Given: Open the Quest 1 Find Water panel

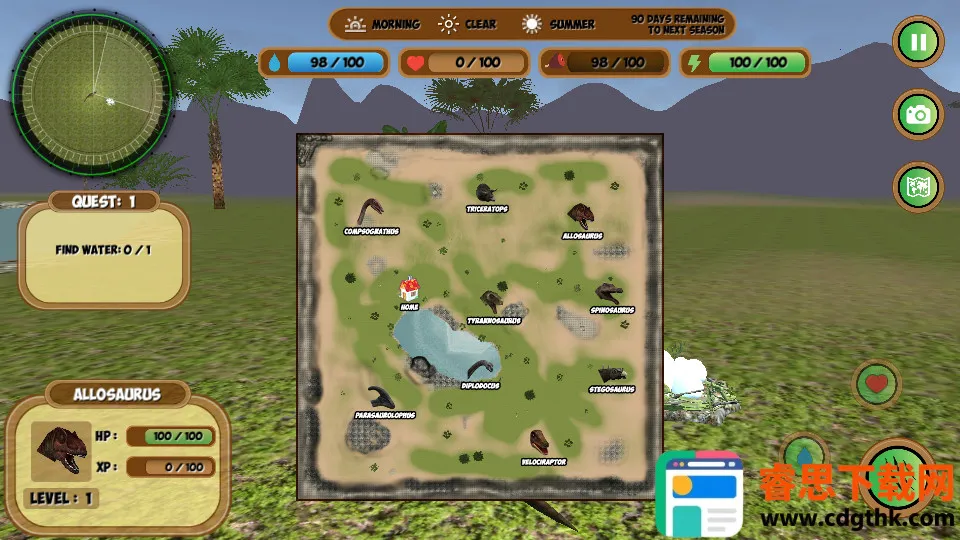Looking at the screenshot, I should point(103,250).
